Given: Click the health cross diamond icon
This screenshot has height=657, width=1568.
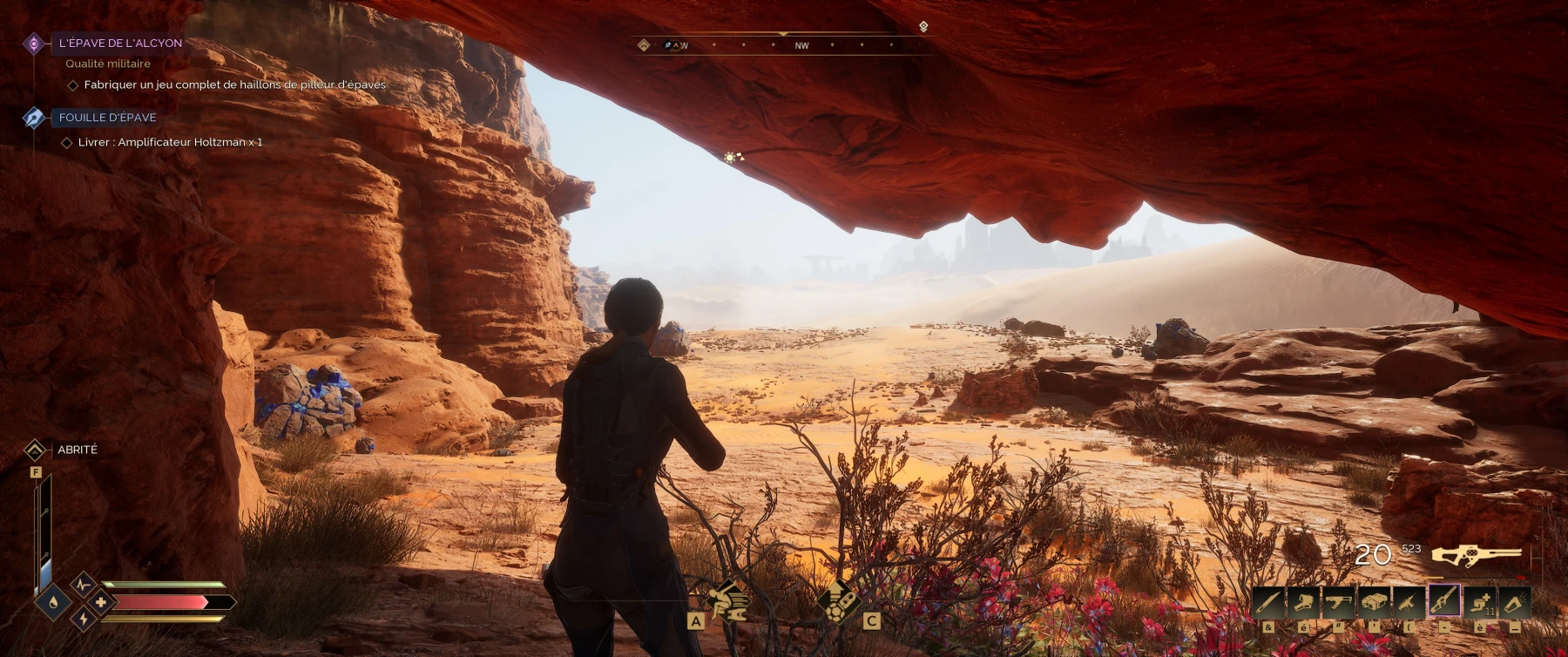Looking at the screenshot, I should point(101,602).
